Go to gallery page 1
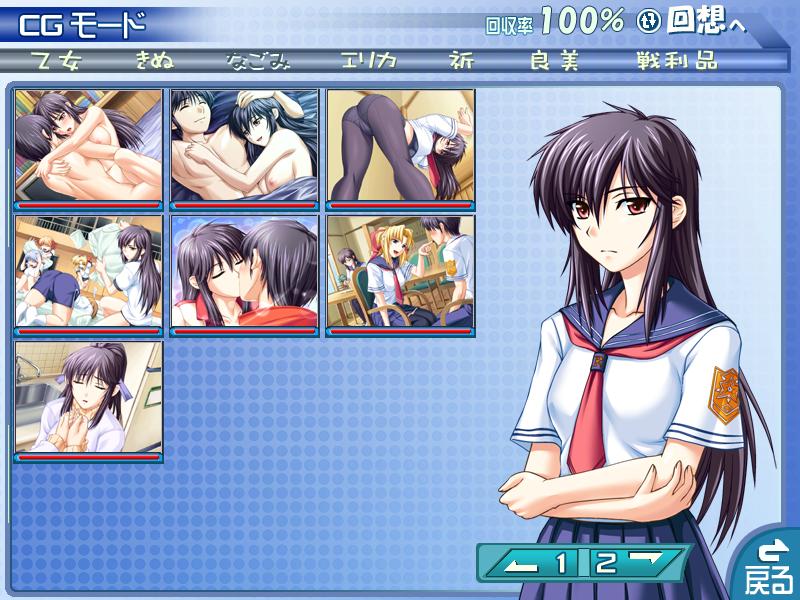 click(546, 563)
